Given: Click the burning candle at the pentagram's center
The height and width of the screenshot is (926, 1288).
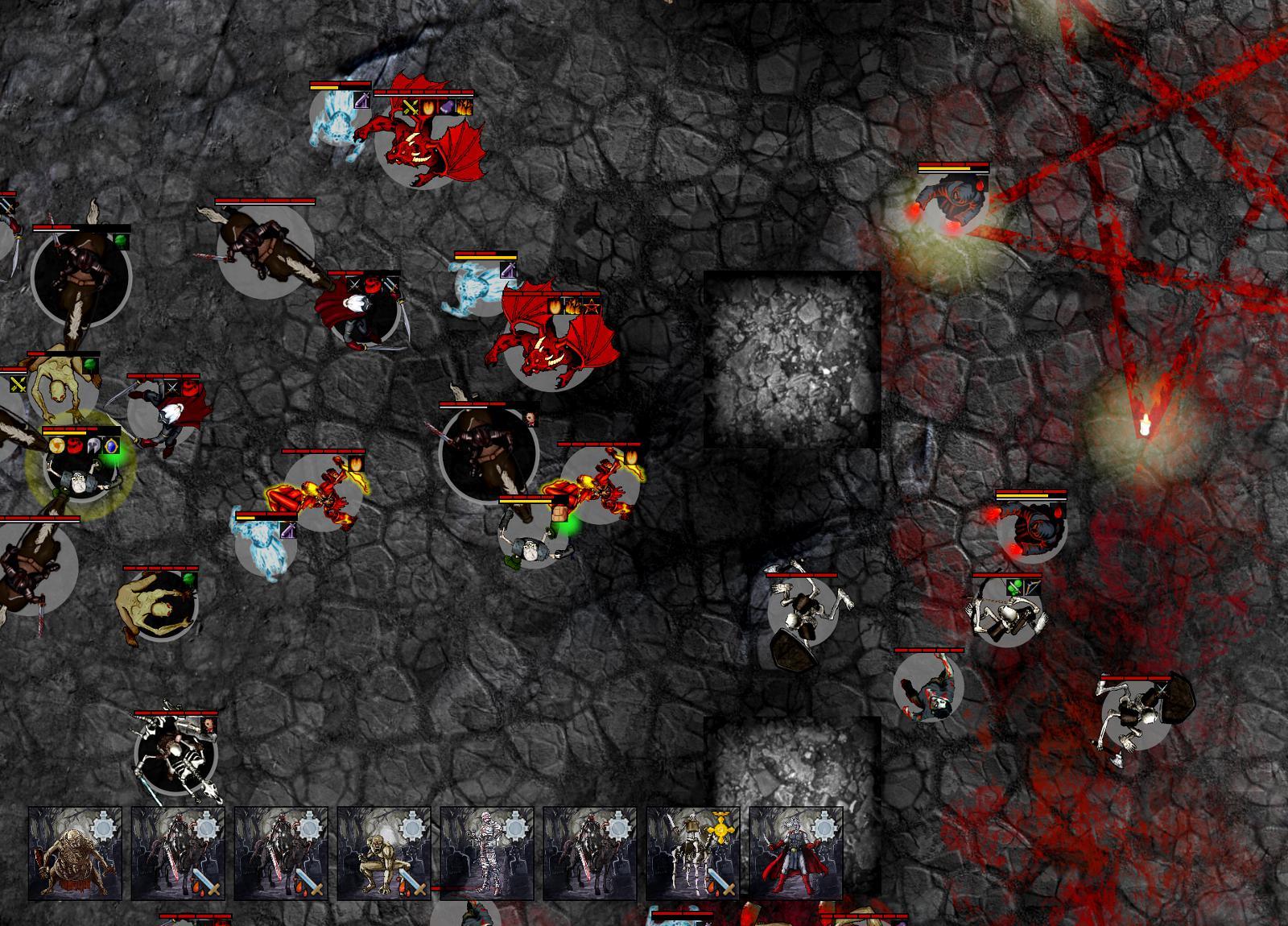Looking at the screenshot, I should pyautogui.click(x=1145, y=424).
